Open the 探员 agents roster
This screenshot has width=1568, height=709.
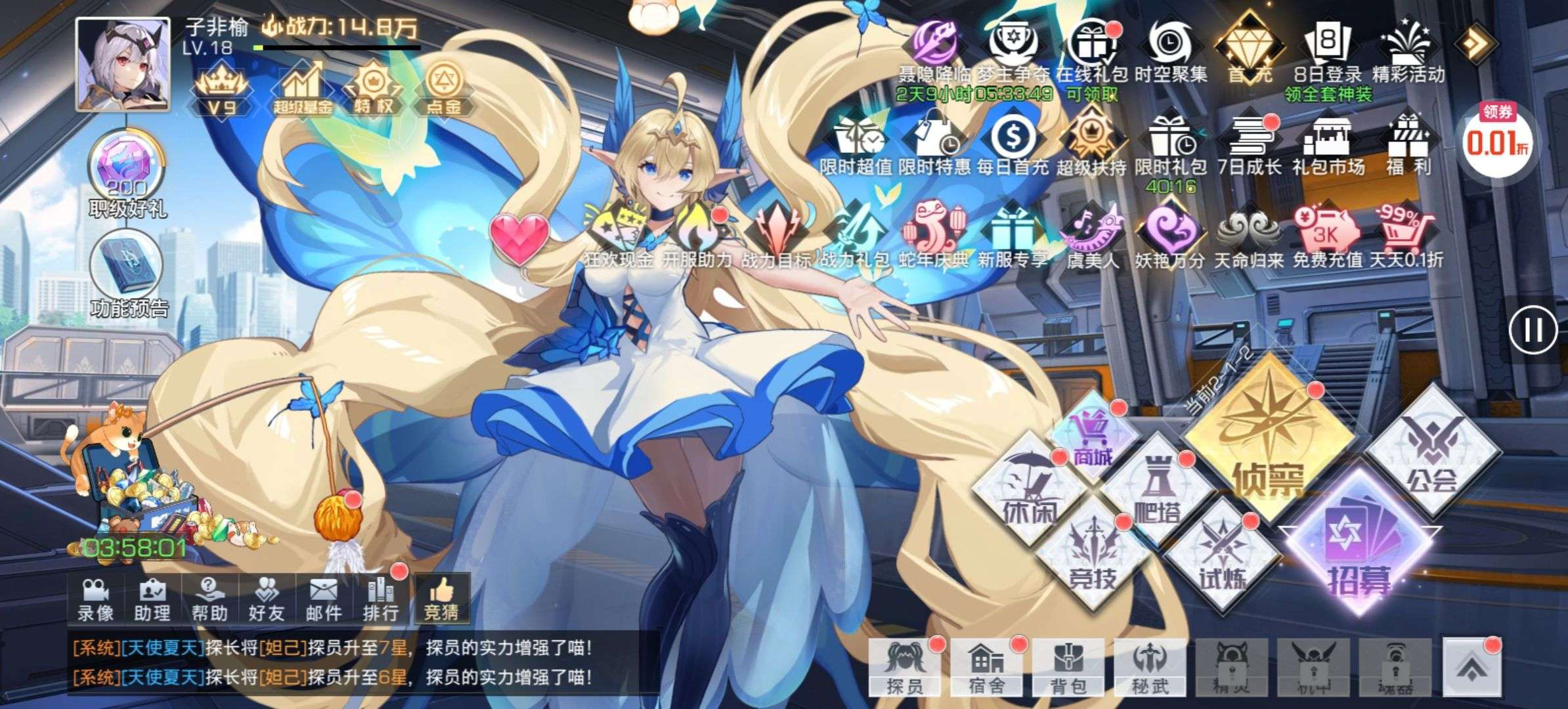pos(905,668)
